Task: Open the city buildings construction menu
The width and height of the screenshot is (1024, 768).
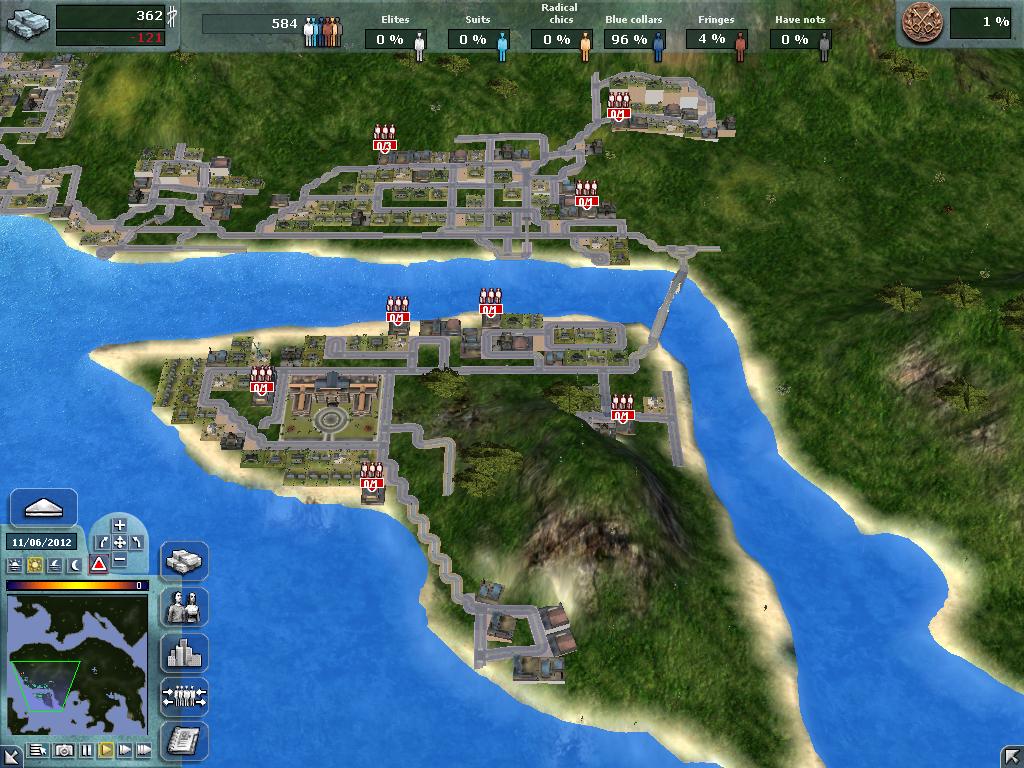Action: point(184,653)
